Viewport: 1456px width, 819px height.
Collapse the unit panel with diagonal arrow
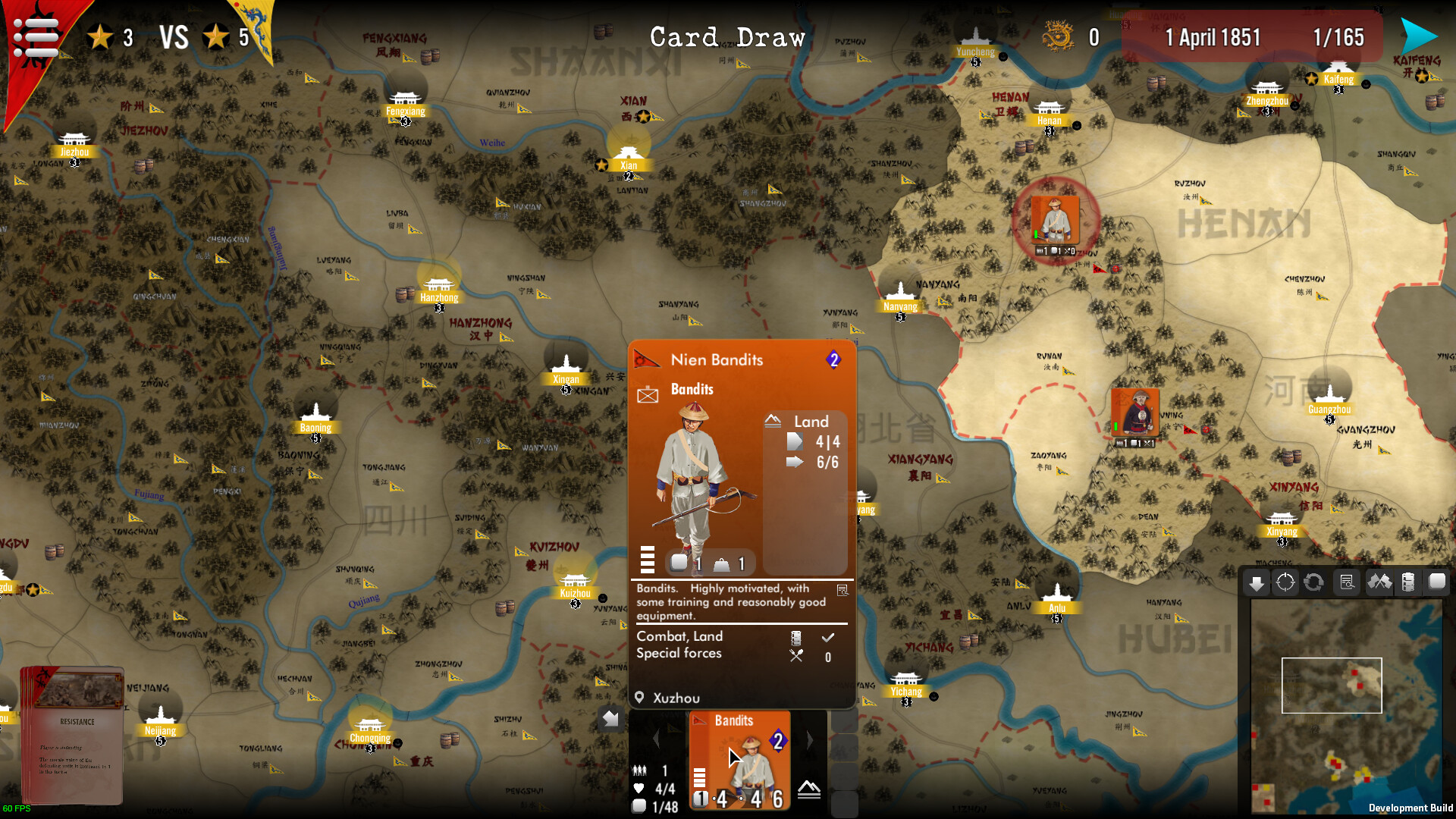611,718
